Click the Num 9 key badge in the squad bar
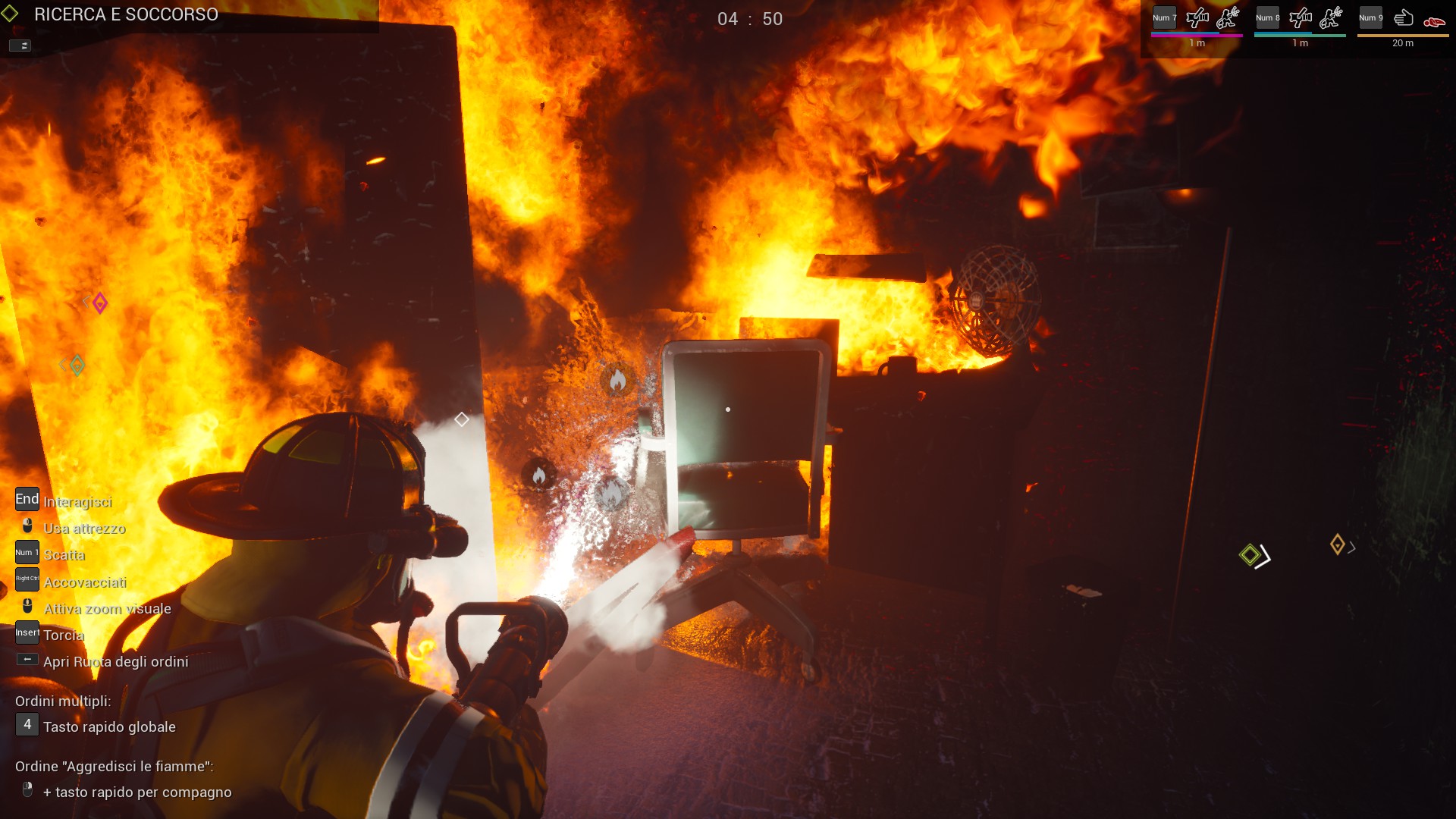1456x819 pixels. coord(1371,17)
